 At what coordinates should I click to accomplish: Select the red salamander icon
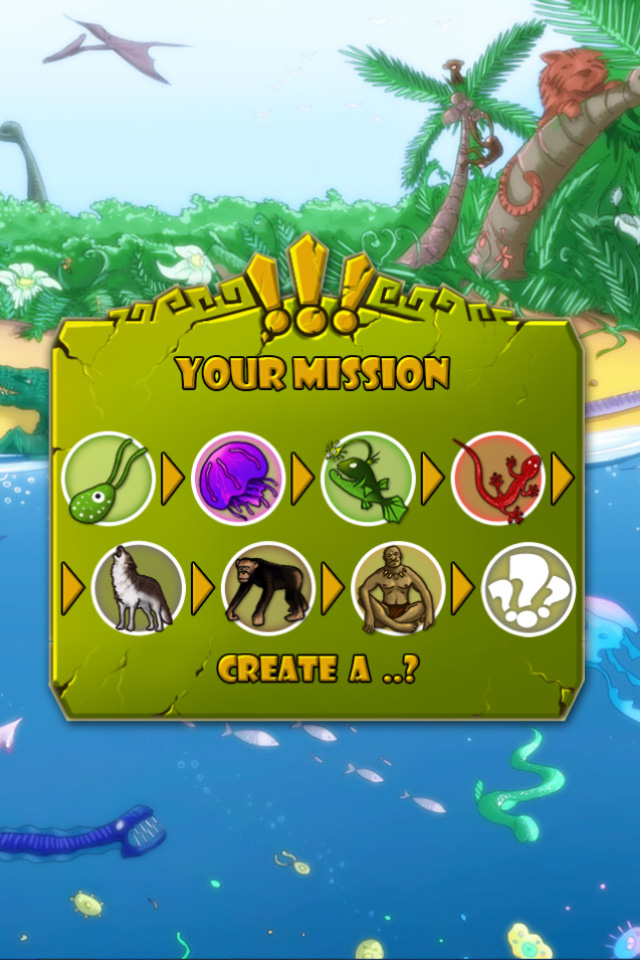(498, 479)
